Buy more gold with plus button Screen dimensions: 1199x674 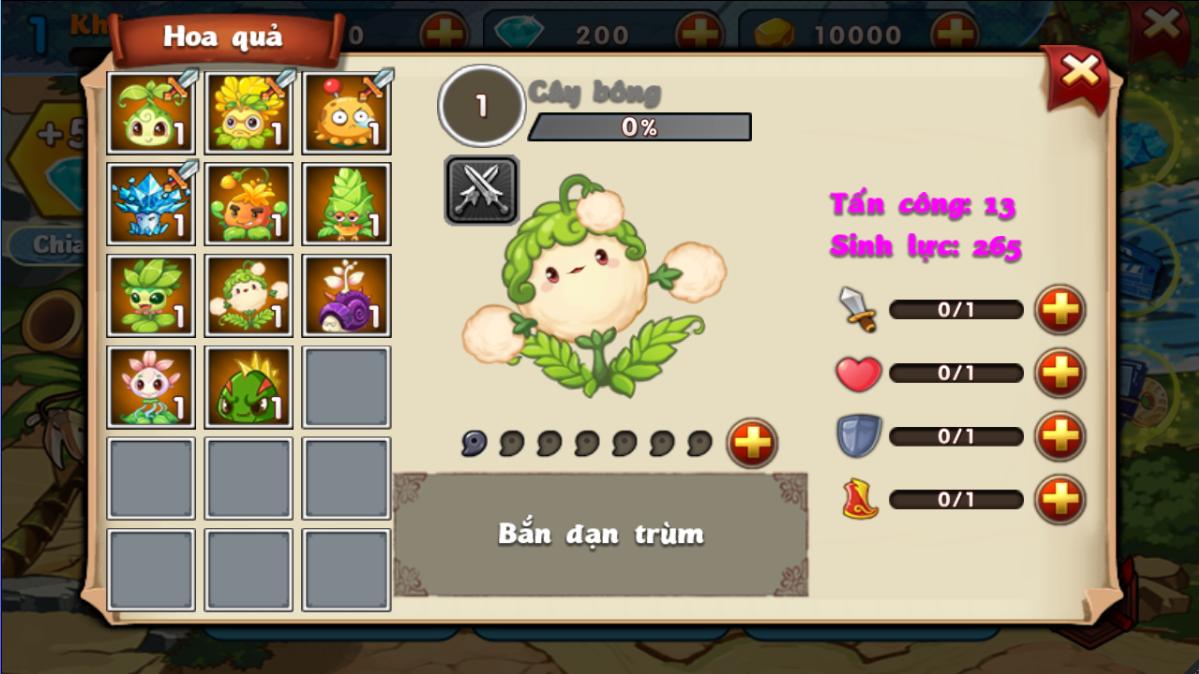954,35
